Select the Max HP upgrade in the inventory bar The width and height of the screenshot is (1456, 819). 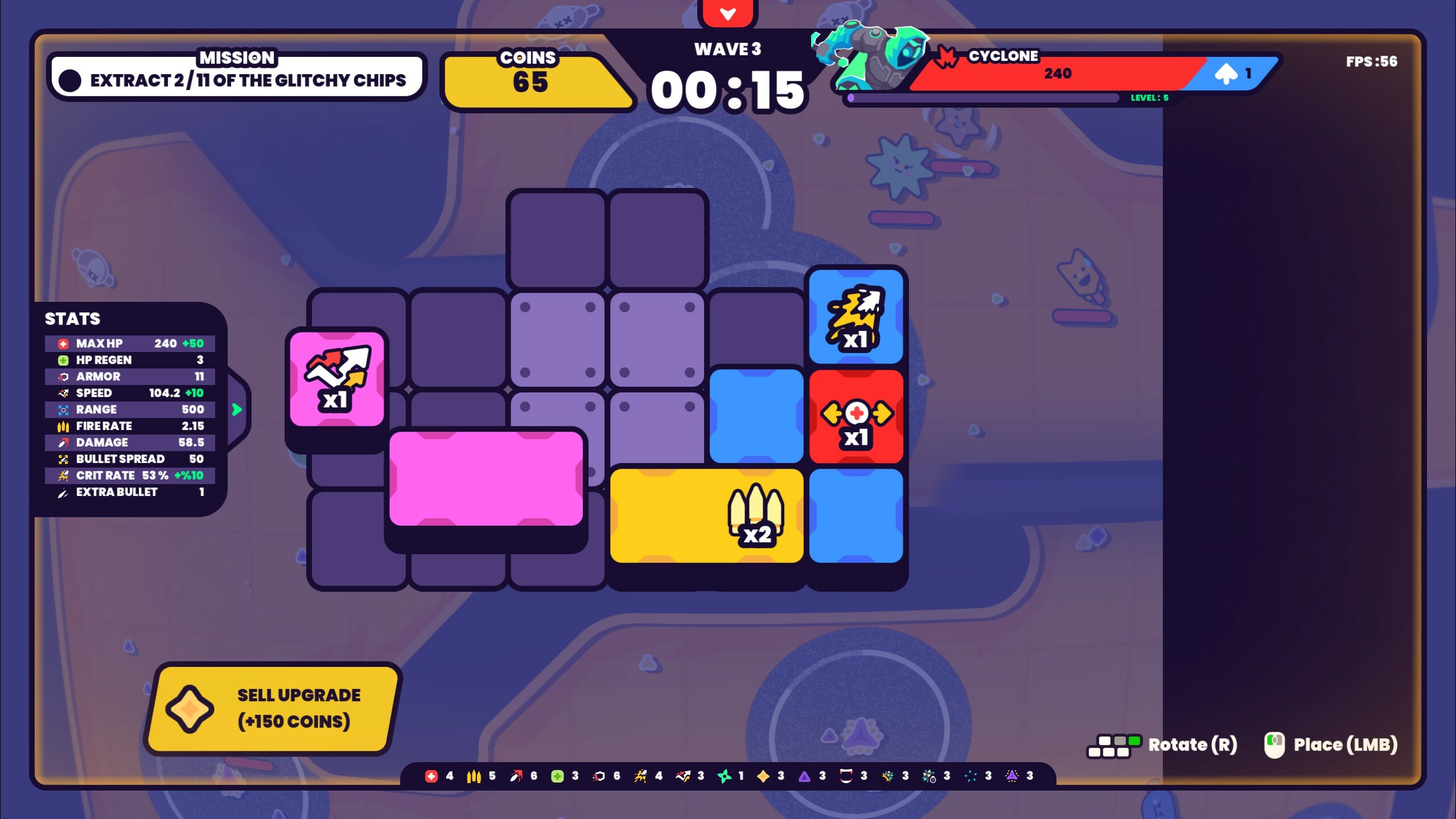[x=431, y=776]
